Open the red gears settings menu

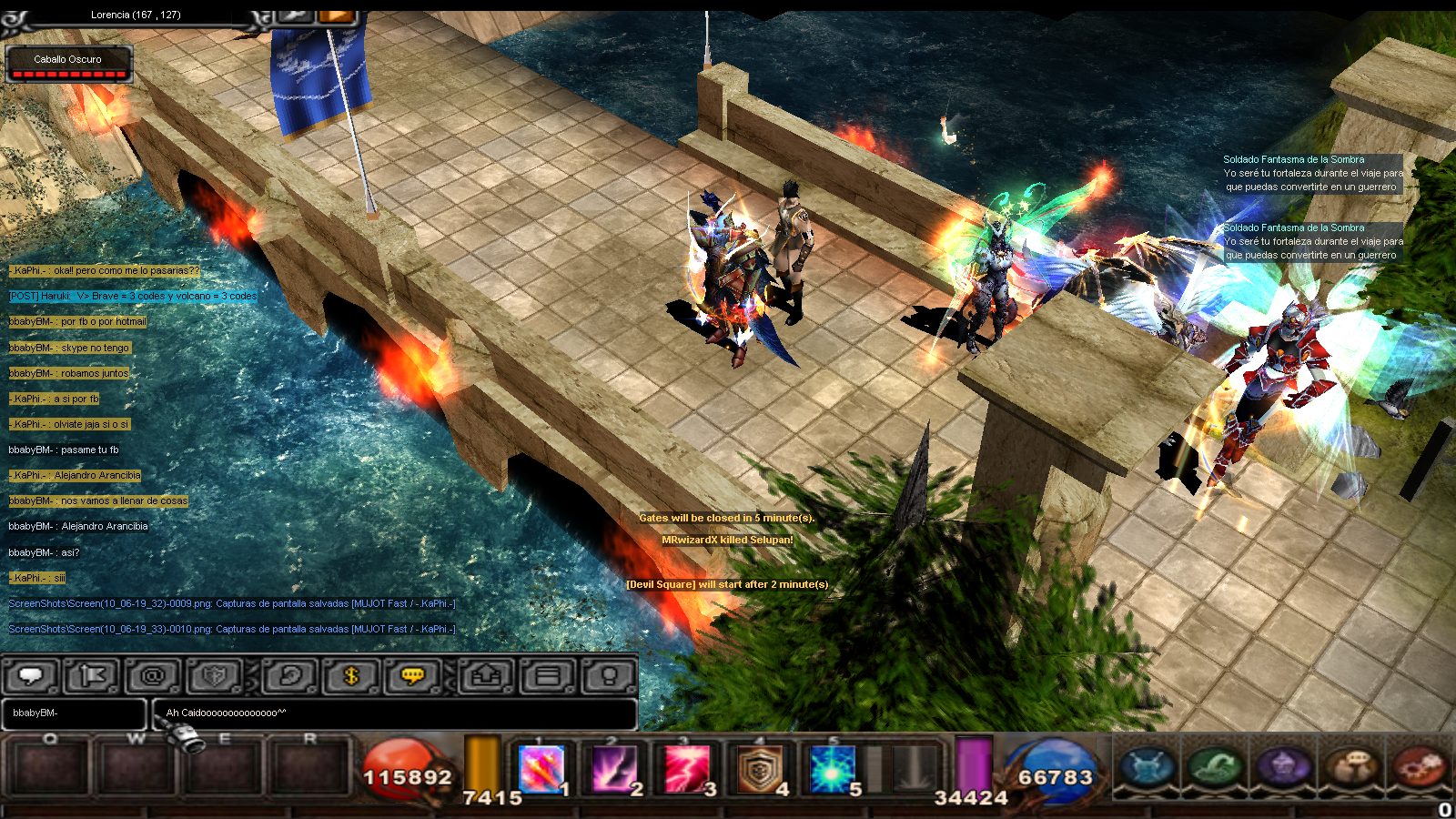click(1419, 766)
